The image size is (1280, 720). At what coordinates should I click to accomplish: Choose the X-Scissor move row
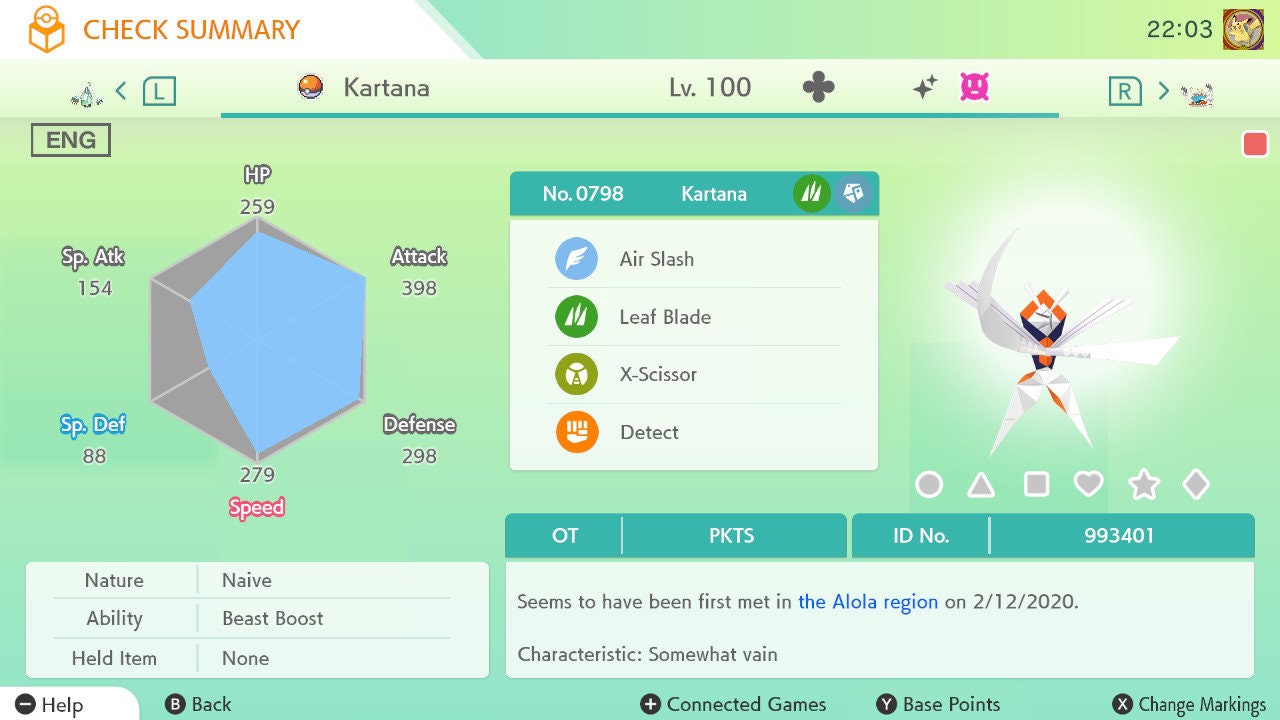click(x=657, y=375)
